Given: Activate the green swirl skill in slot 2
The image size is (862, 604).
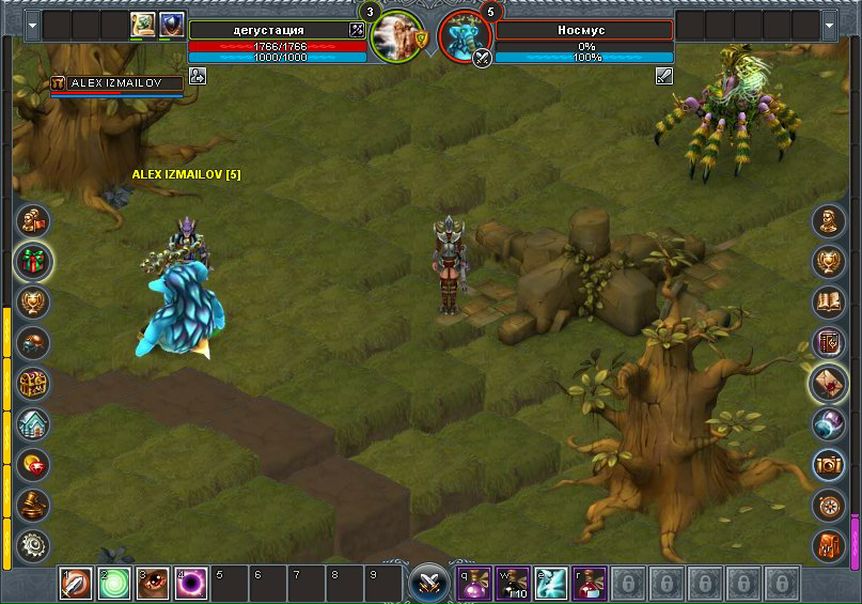Looking at the screenshot, I should click(x=114, y=583).
